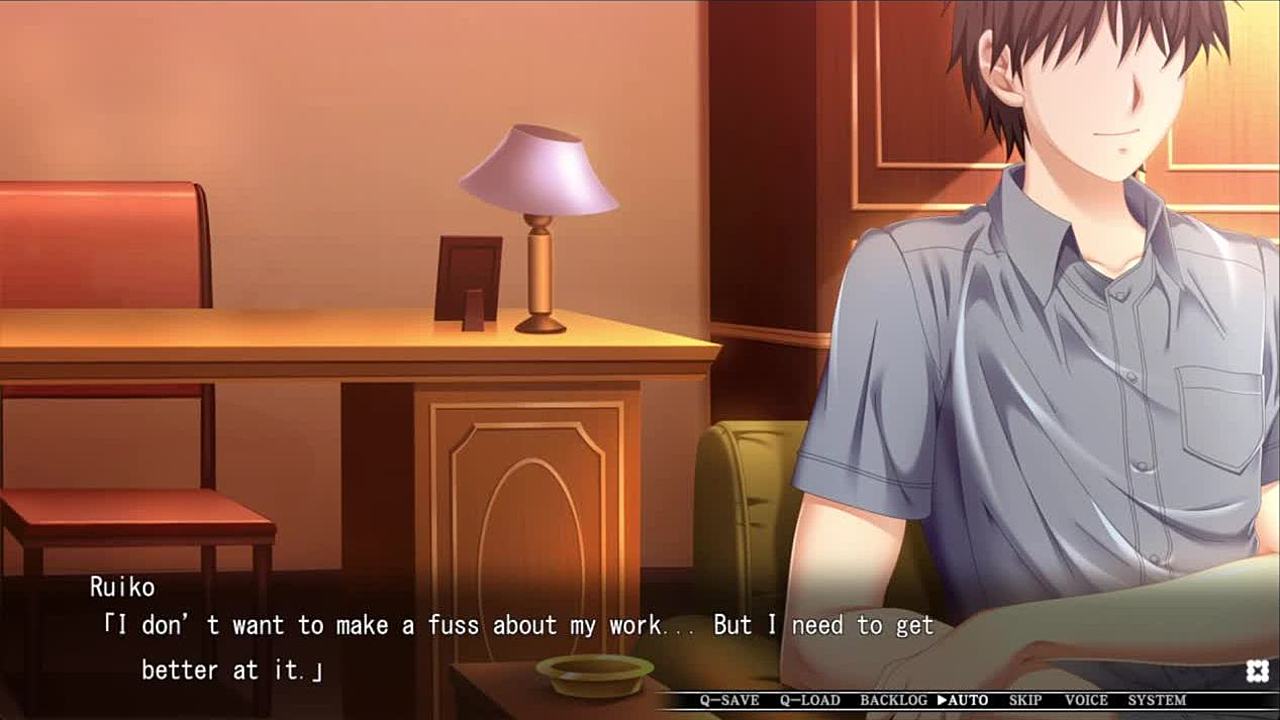The image size is (1280, 720).
Task: Replay the line with VOICE
Action: click(x=1087, y=701)
